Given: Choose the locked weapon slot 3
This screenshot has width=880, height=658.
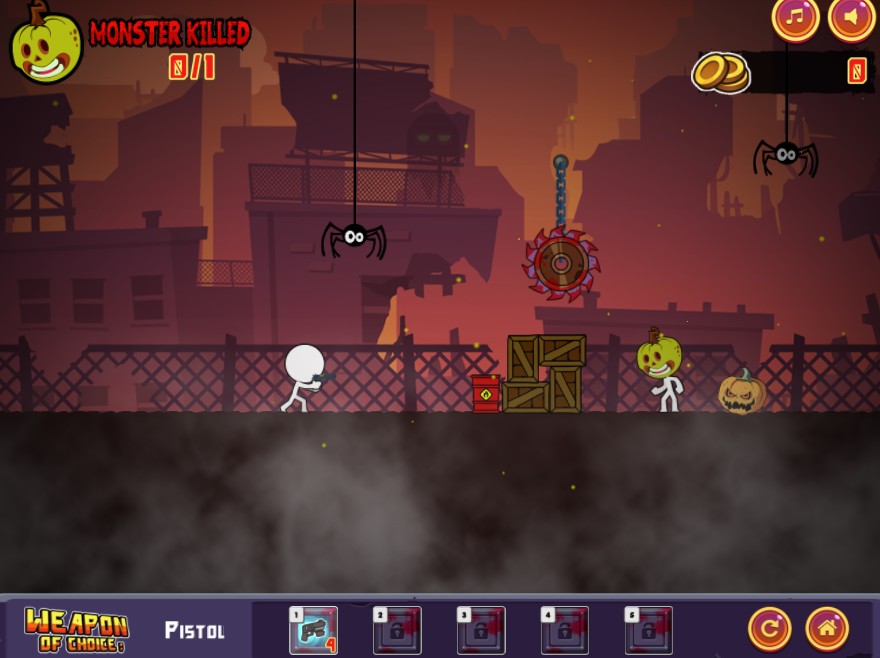Looking at the screenshot, I should 481,630.
